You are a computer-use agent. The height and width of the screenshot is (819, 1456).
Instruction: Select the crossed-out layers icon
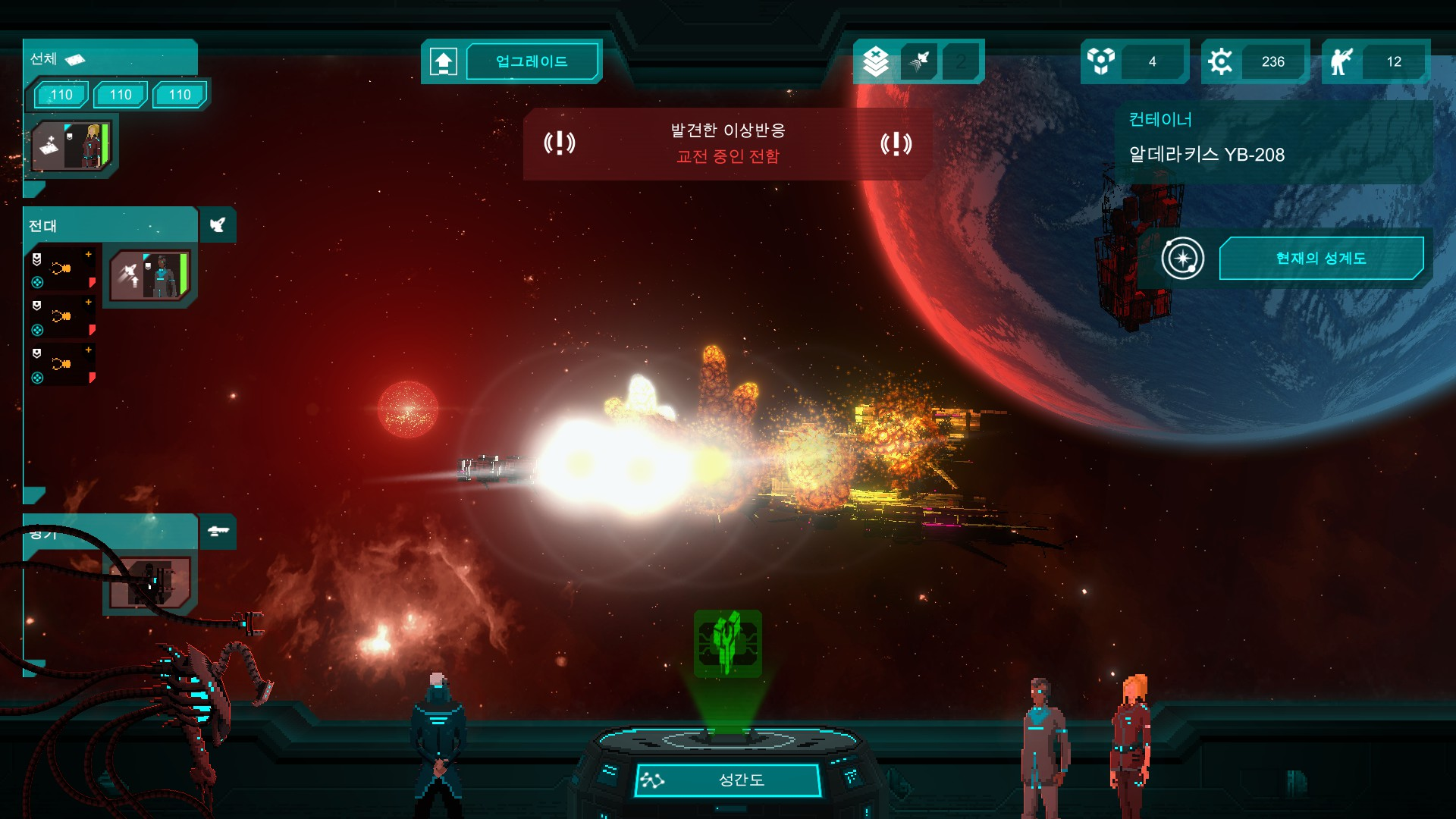tap(876, 61)
